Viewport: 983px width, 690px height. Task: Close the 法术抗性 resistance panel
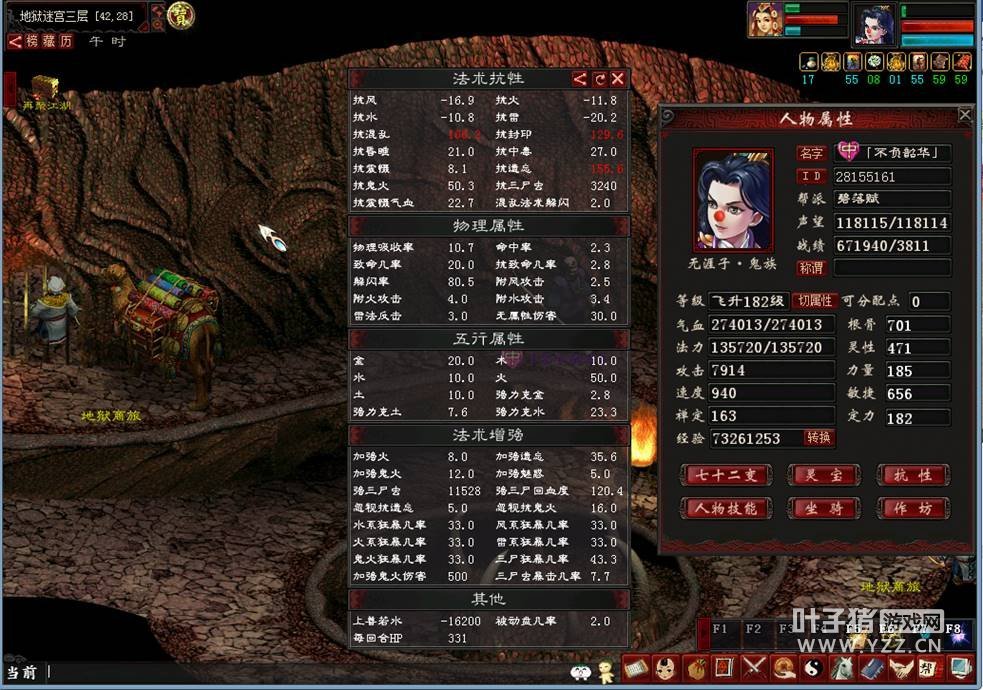pyautogui.click(x=618, y=79)
